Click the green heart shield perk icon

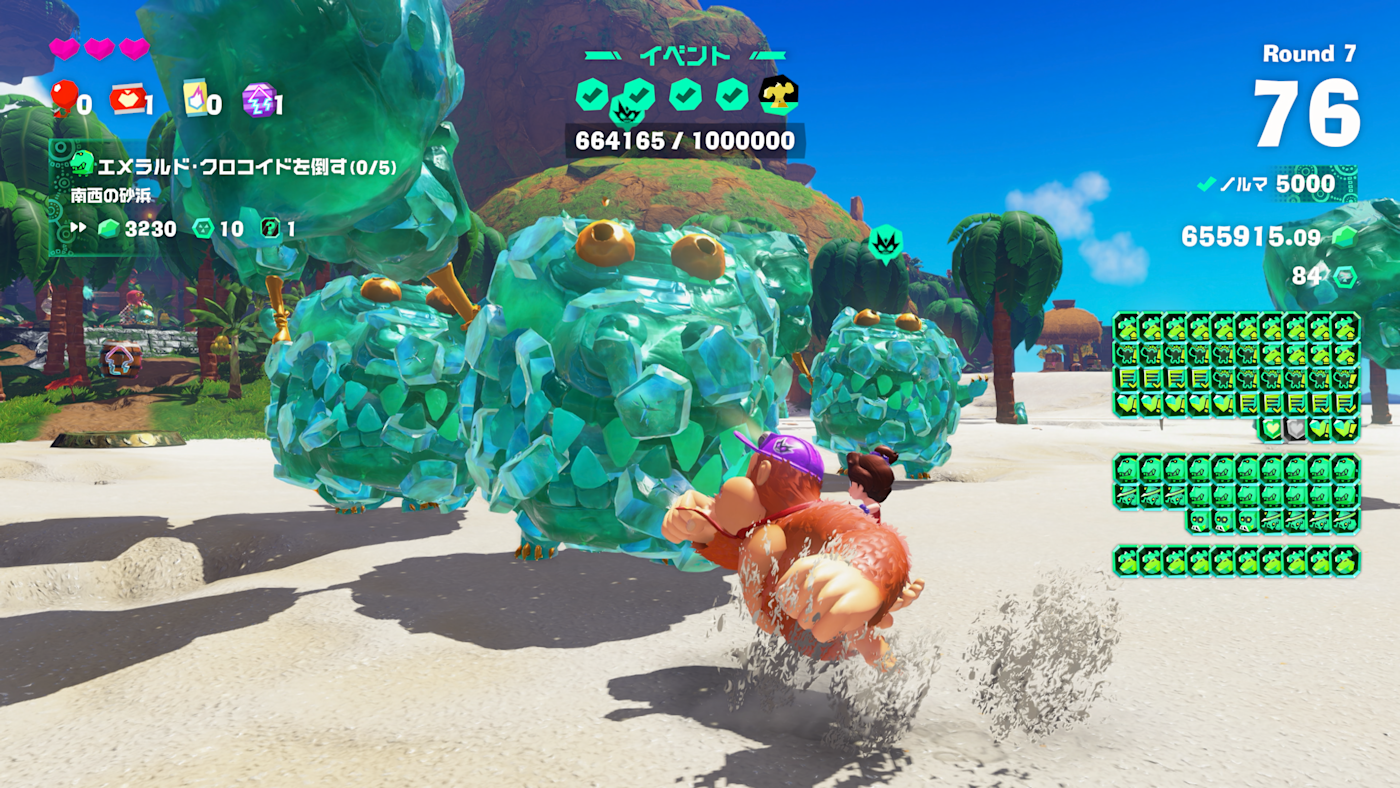tap(1271, 429)
